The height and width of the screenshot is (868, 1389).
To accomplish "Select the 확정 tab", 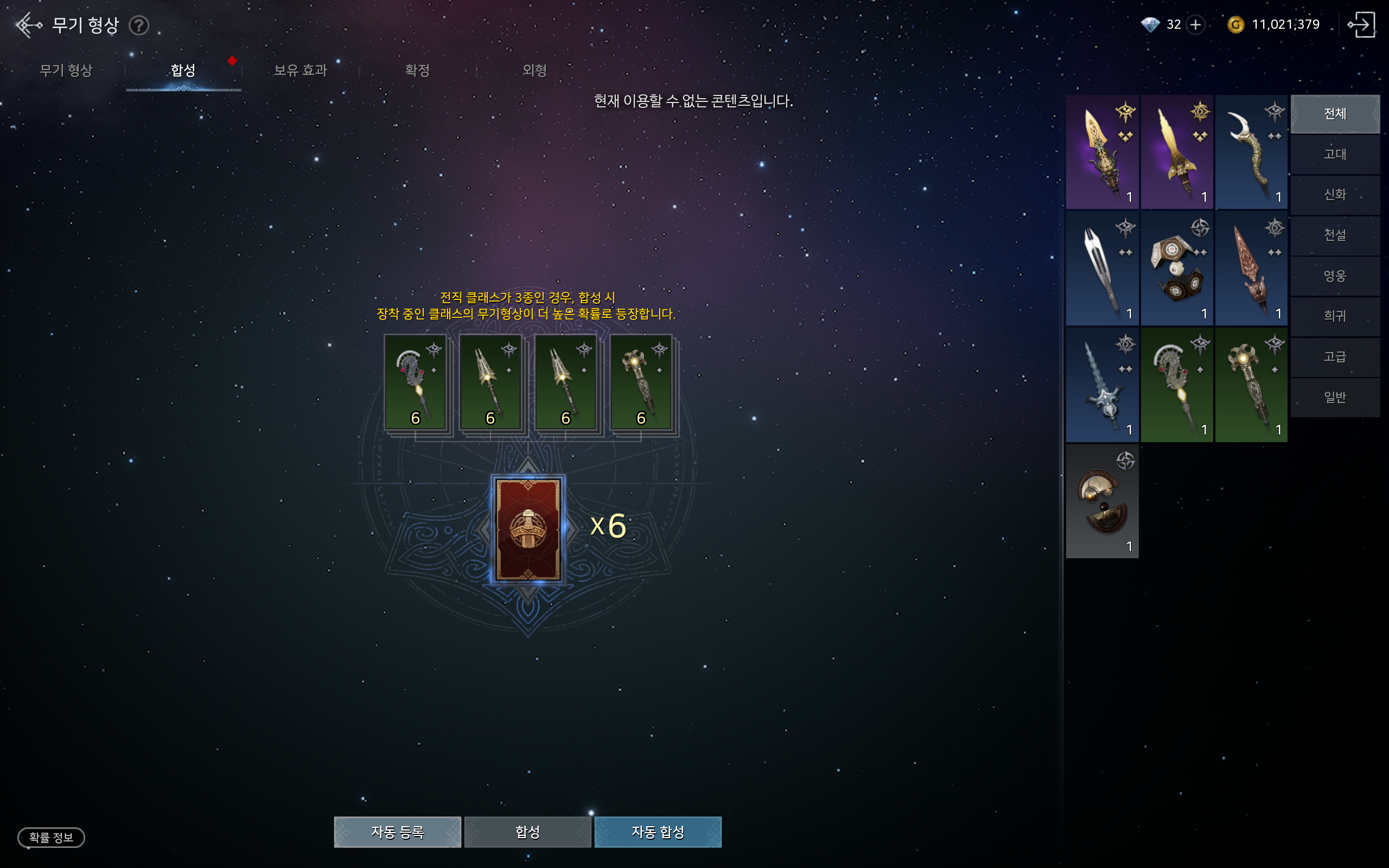I will point(417,71).
